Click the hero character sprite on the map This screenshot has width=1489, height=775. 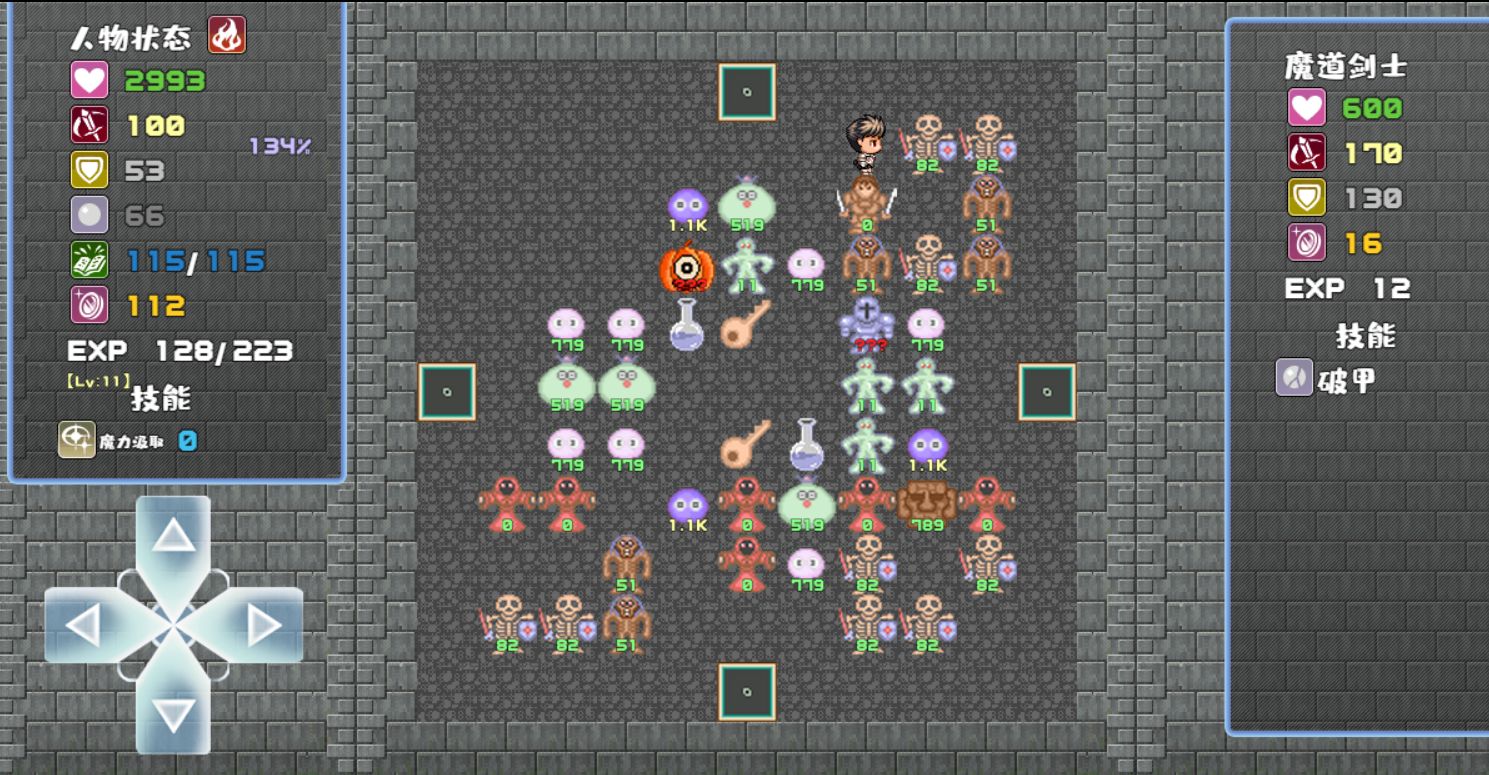pyautogui.click(x=868, y=145)
